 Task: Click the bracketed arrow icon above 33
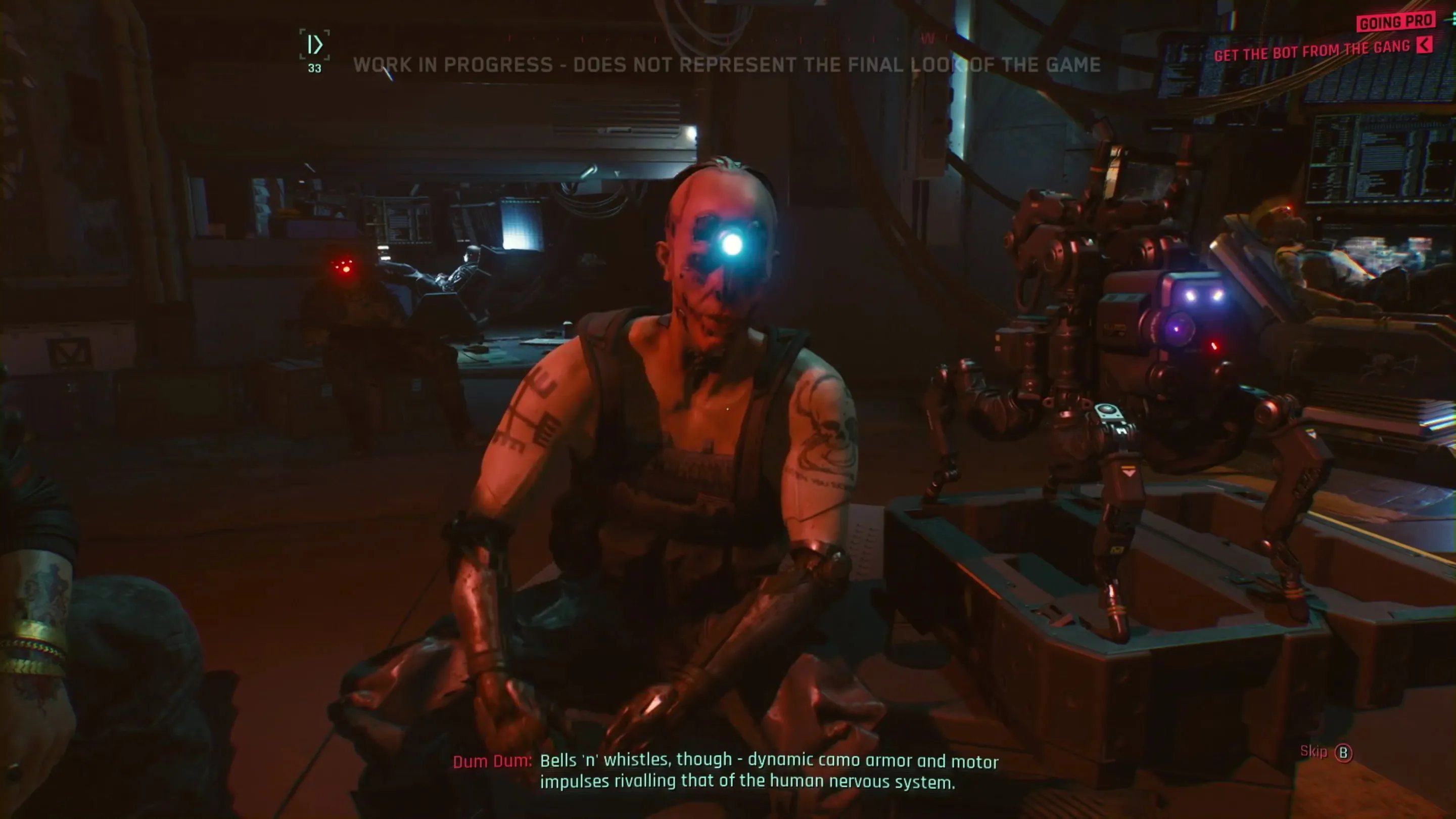click(x=314, y=44)
